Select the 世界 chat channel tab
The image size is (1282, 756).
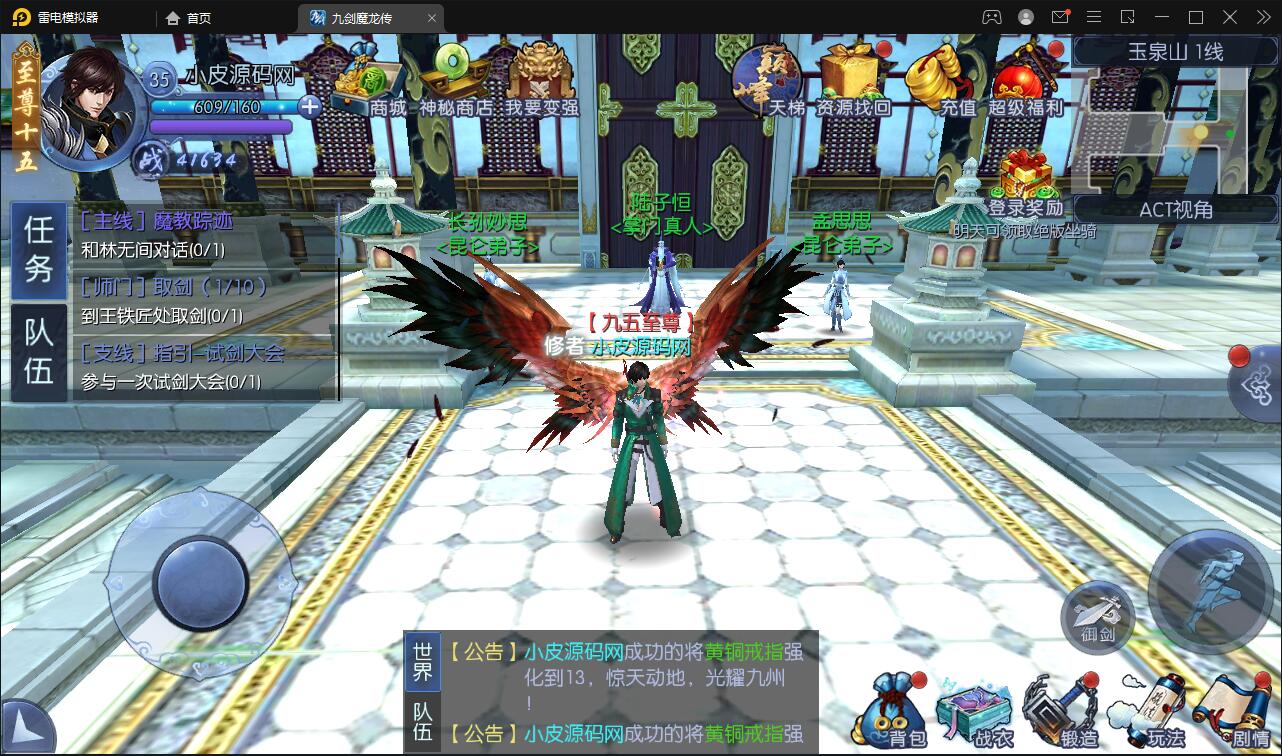tap(420, 661)
